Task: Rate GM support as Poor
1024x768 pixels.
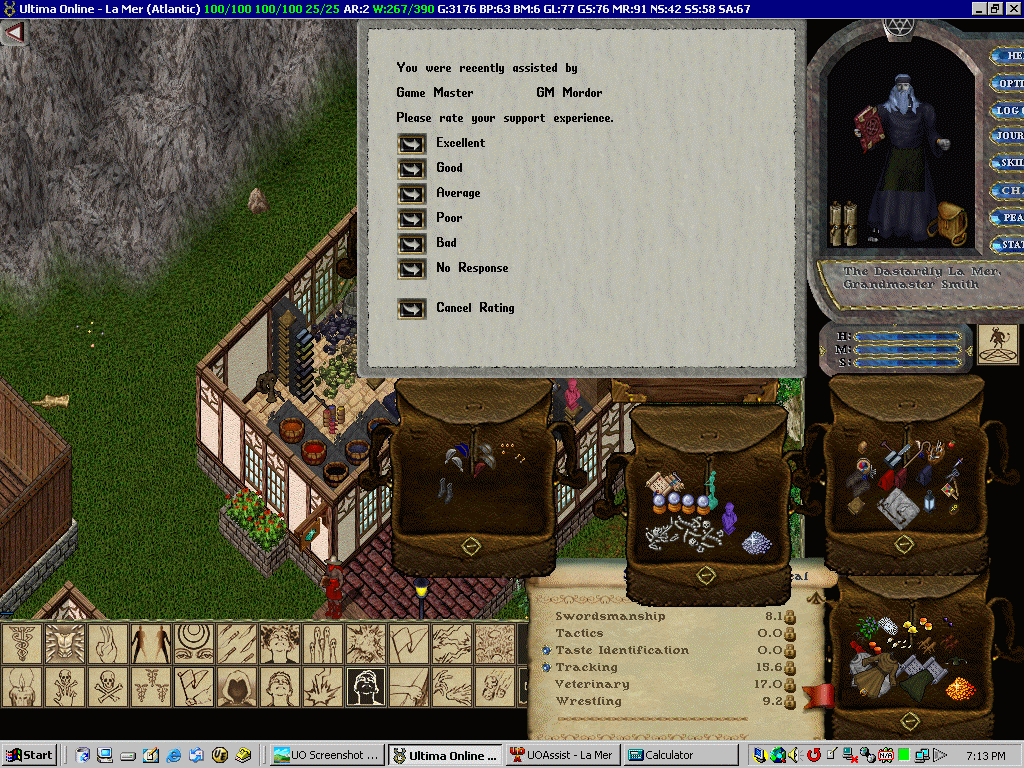Action: [x=411, y=219]
